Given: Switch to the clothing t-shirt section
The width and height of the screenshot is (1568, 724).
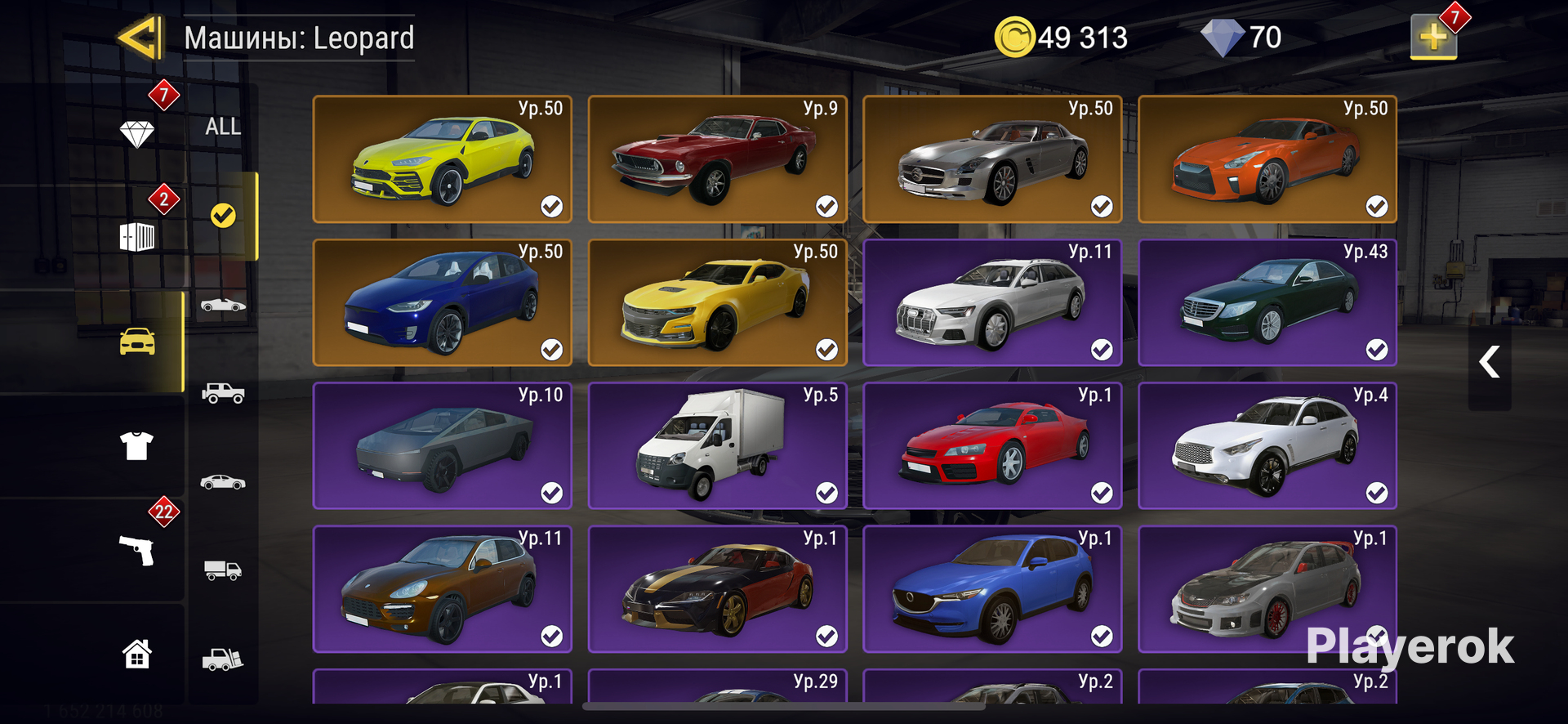Looking at the screenshot, I should 137,446.
